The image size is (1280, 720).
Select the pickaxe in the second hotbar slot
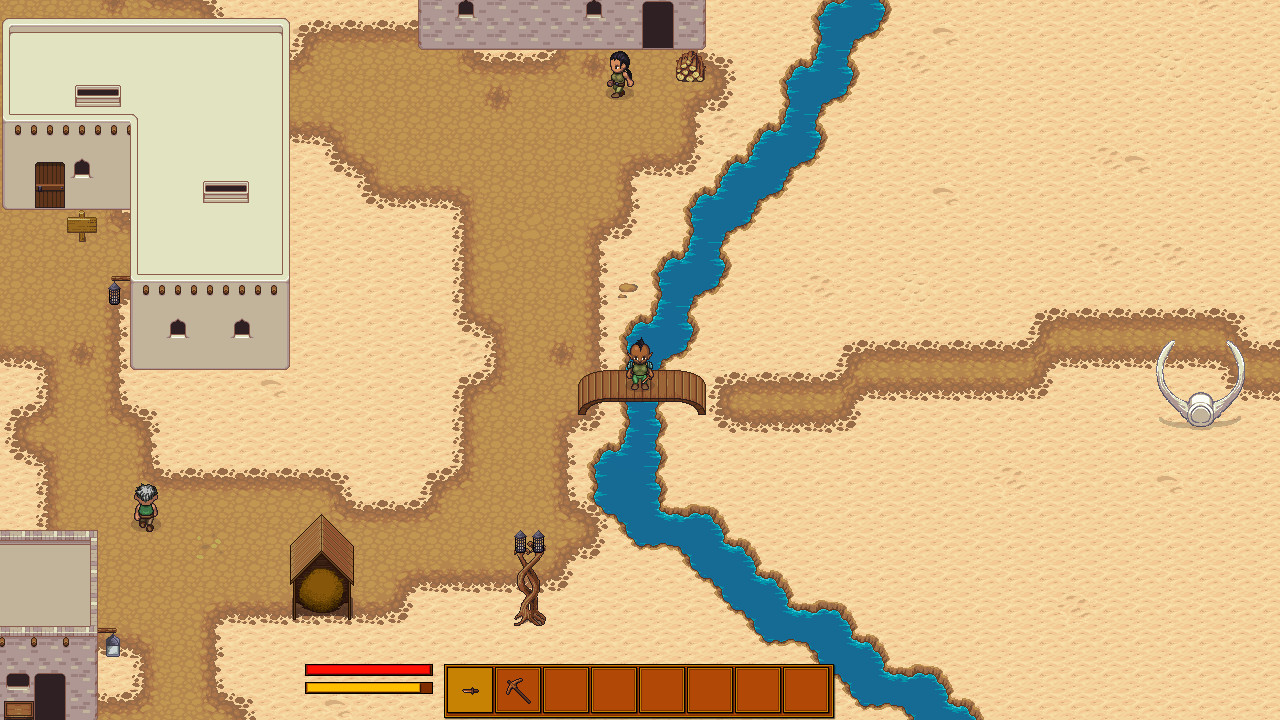pos(518,689)
